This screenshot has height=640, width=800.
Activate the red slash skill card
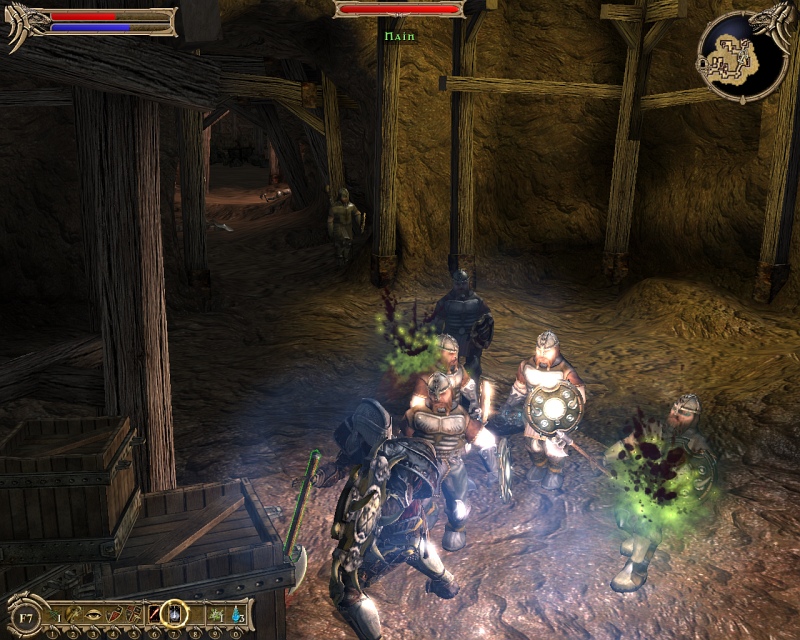pyautogui.click(x=155, y=612)
